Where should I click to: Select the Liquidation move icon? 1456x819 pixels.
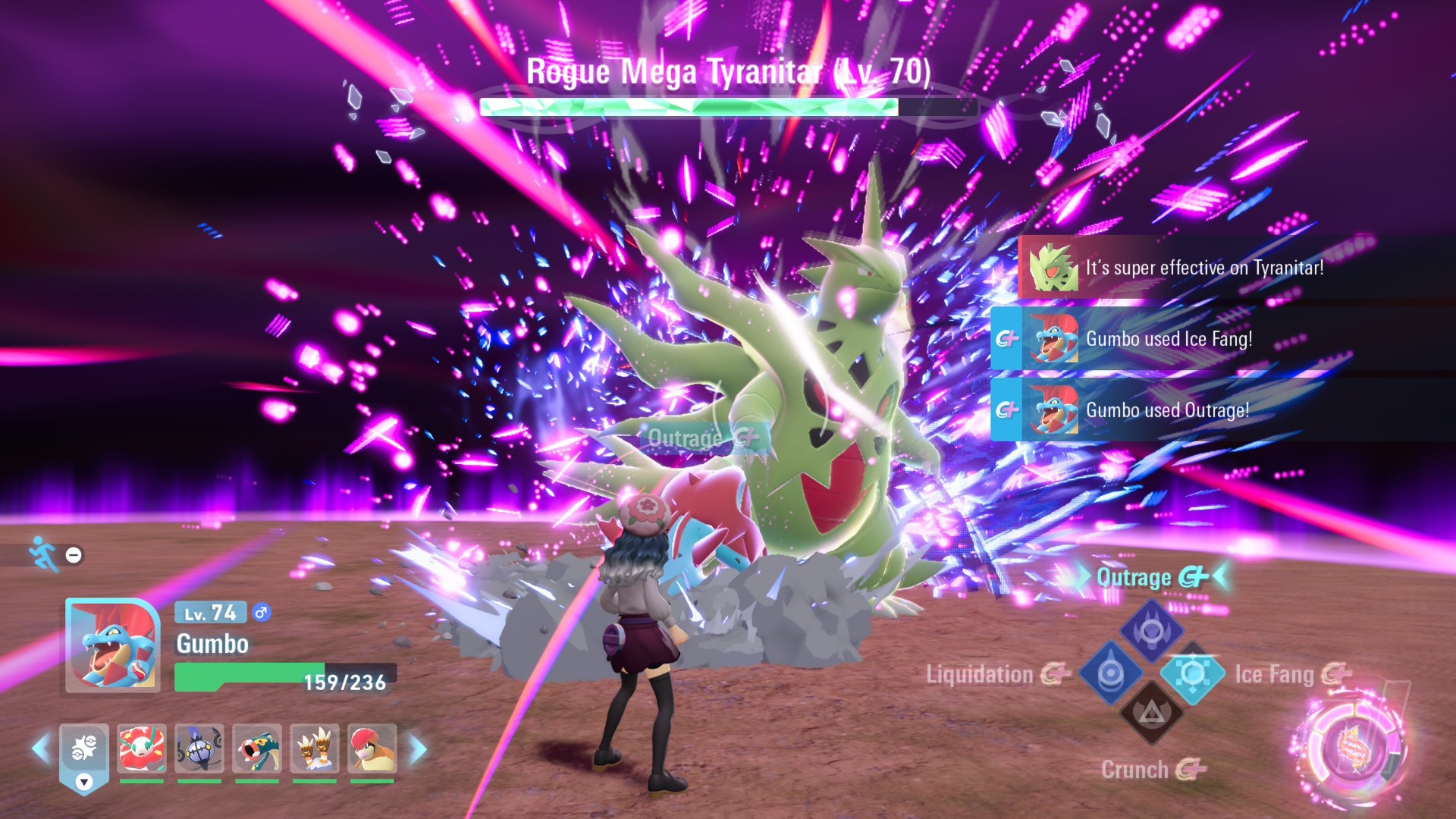(1110, 673)
